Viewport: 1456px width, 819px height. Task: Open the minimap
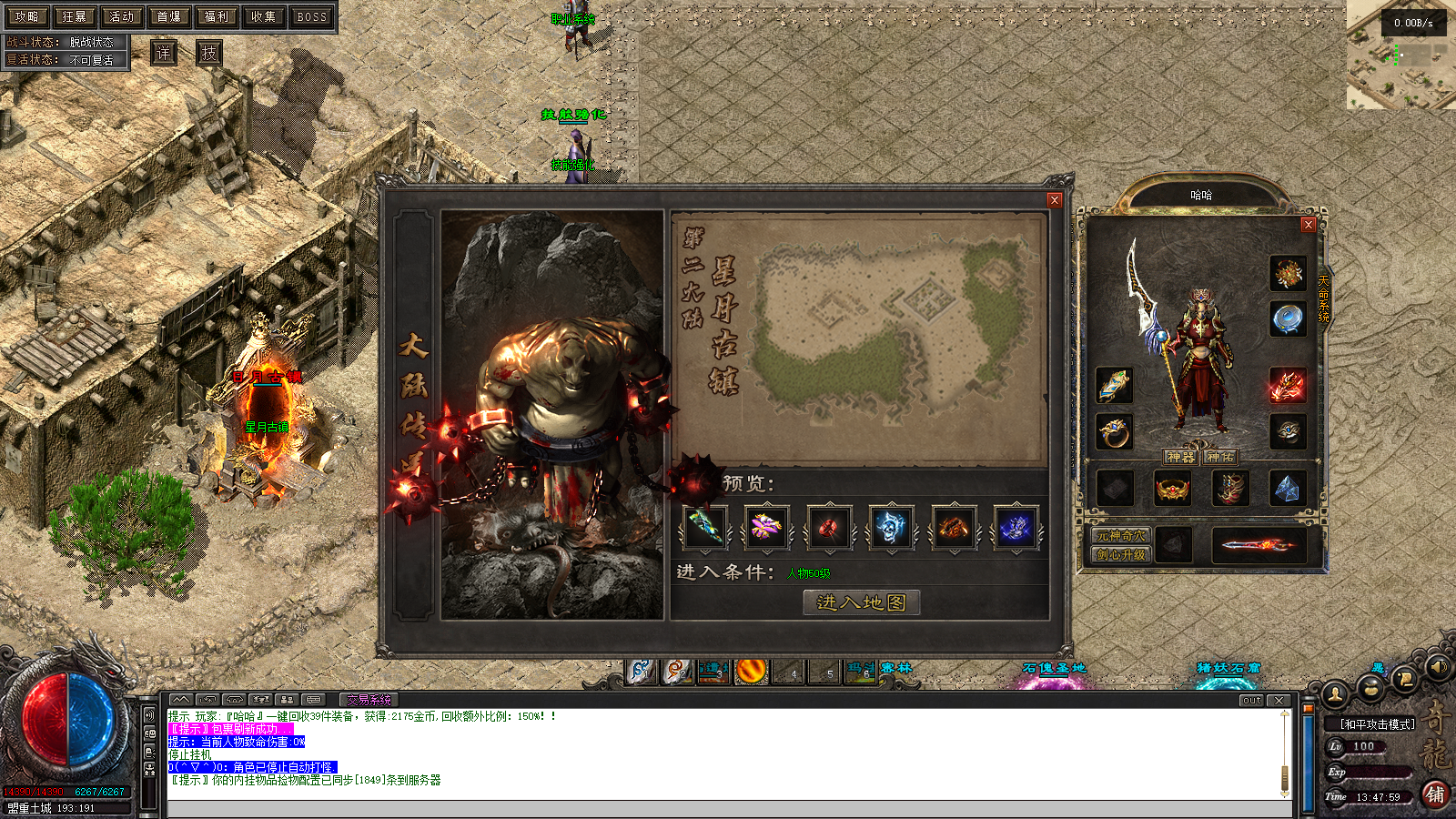click(1400, 55)
